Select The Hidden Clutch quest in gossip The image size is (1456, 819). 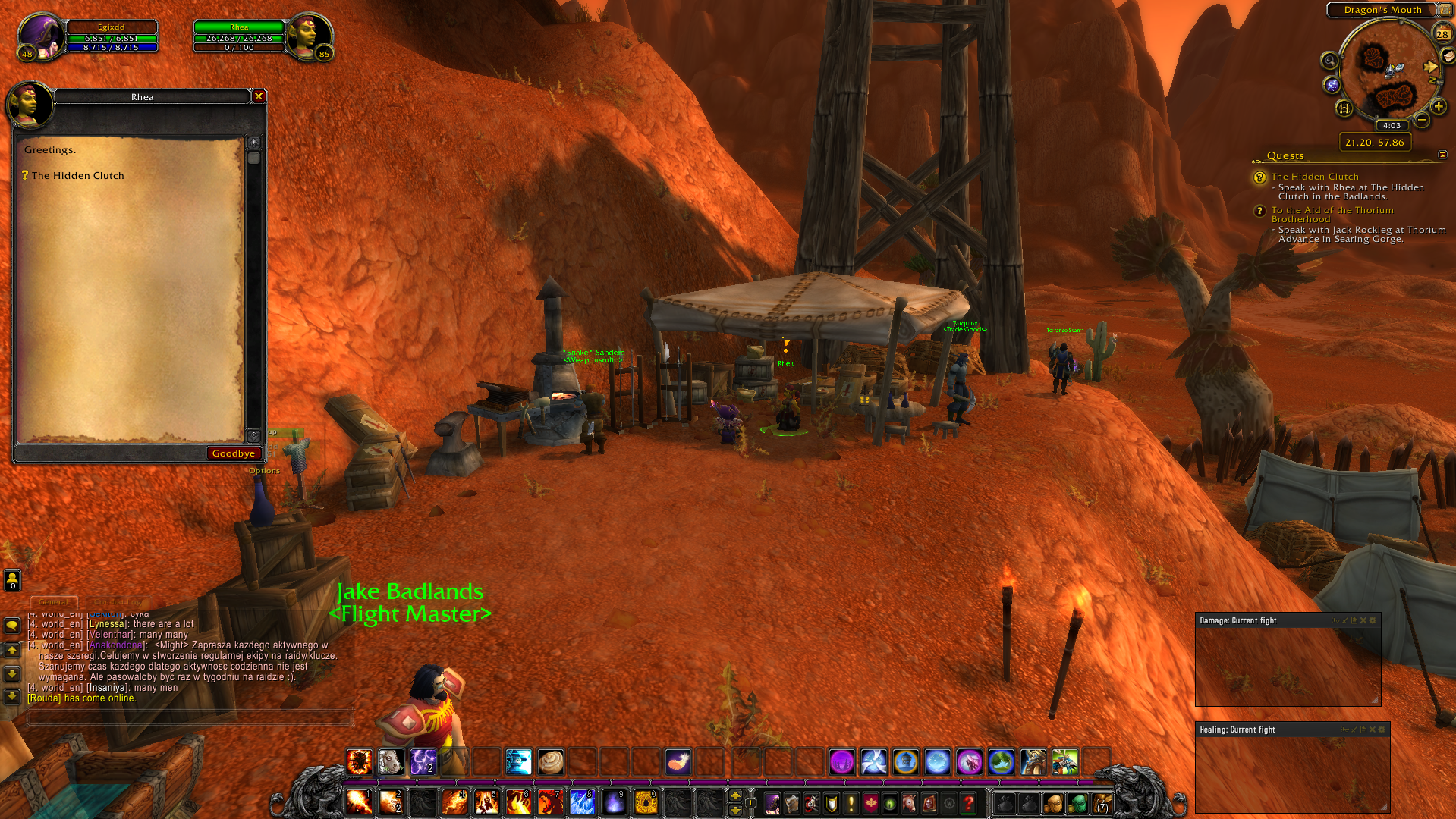point(77,176)
